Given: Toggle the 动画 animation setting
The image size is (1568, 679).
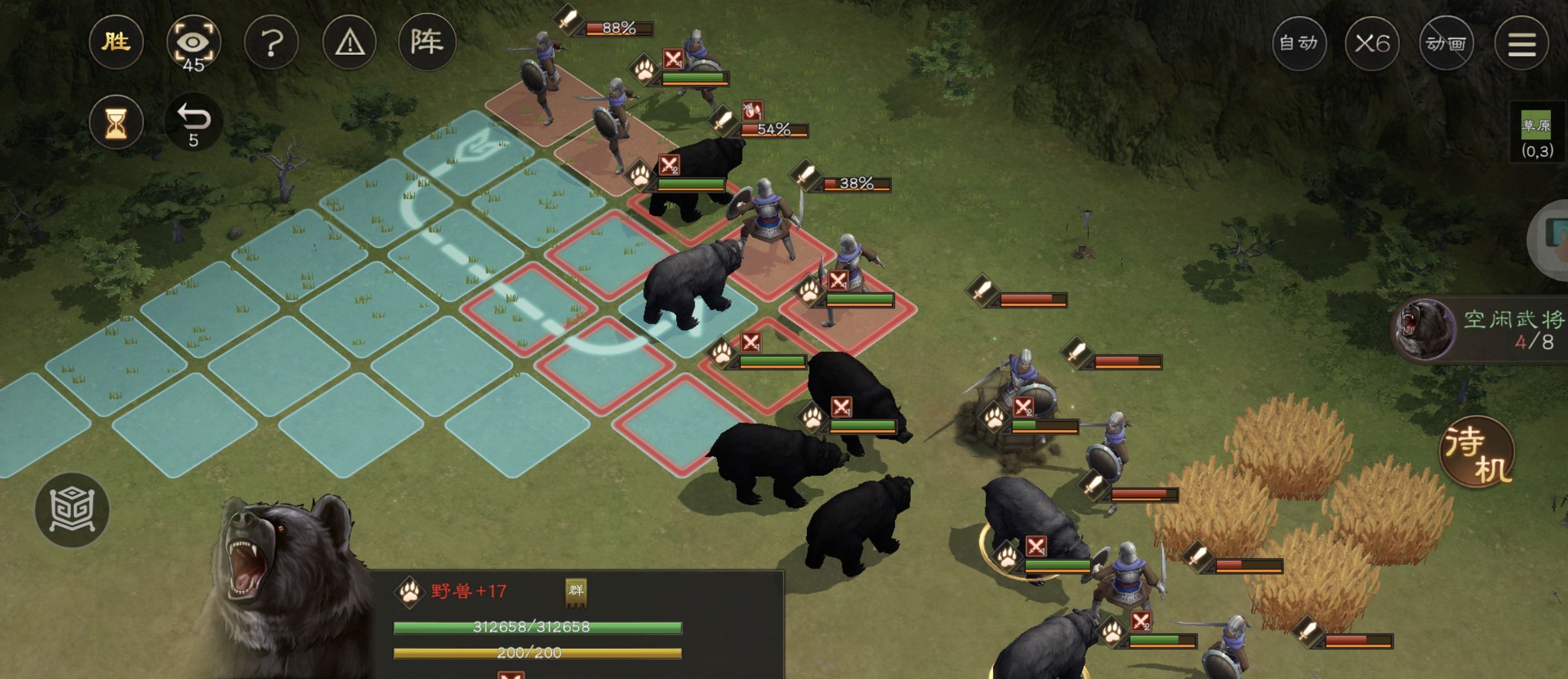Looking at the screenshot, I should [x=1446, y=43].
